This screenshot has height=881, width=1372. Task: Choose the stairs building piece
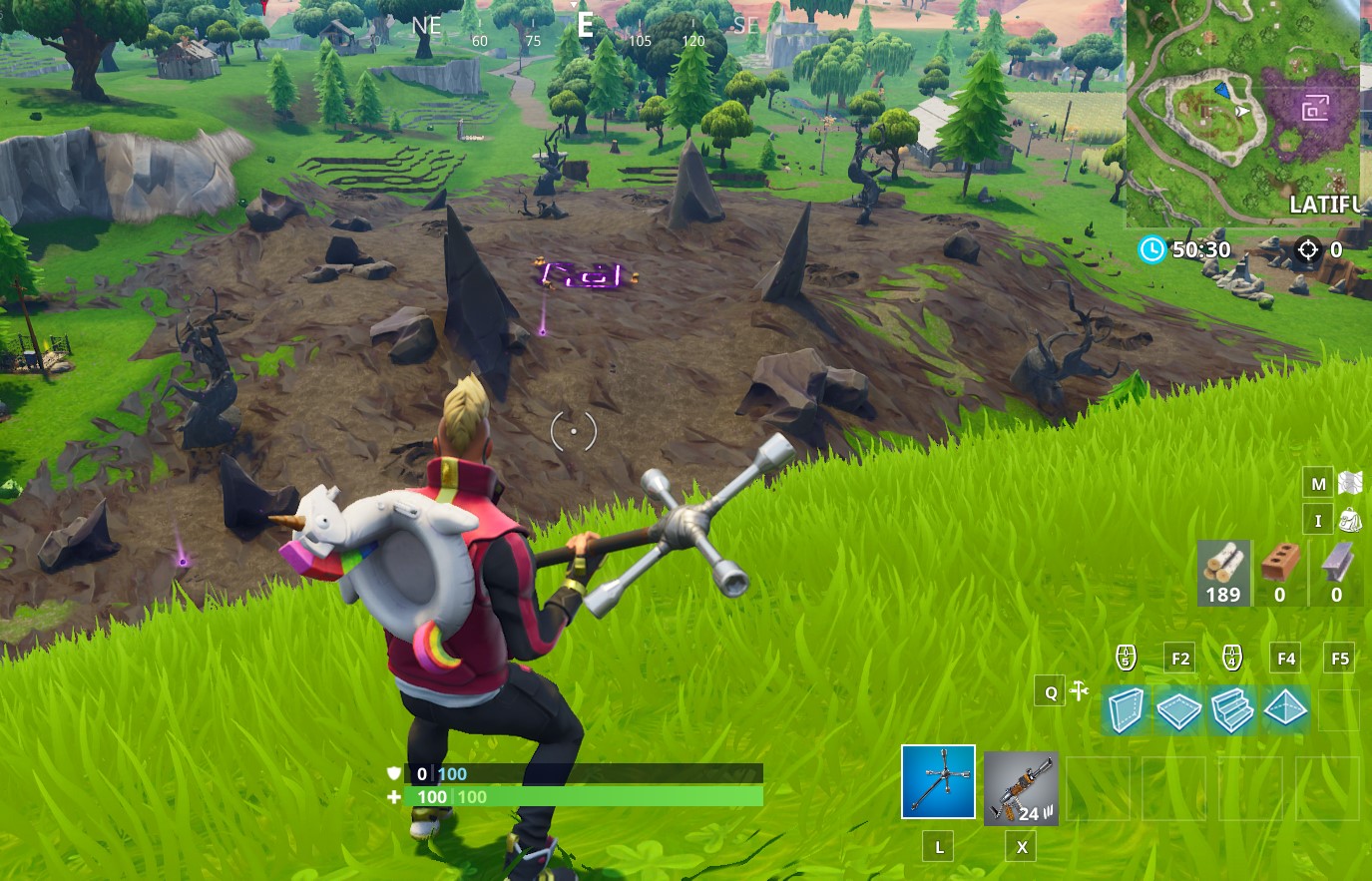coord(1231,710)
